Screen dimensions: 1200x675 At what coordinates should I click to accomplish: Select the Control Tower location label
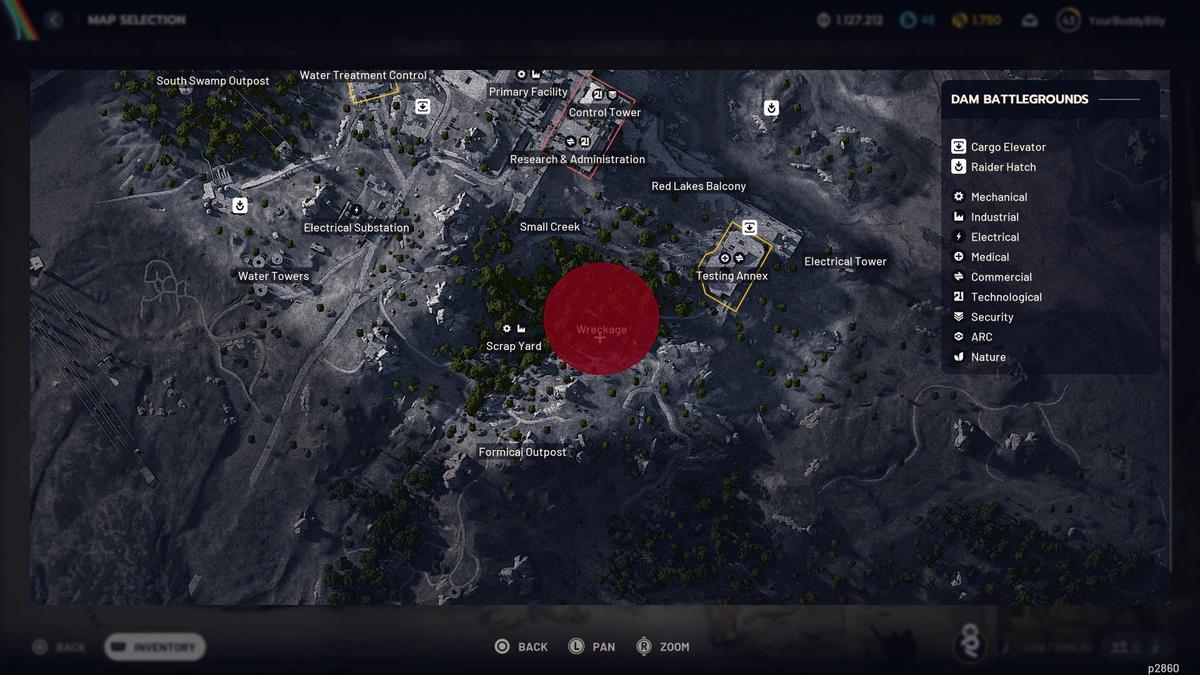[x=604, y=112]
